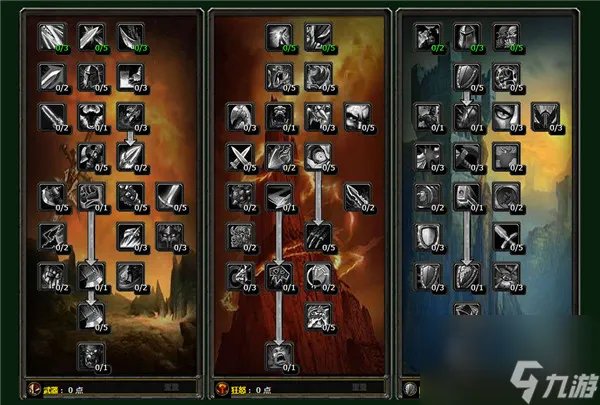Image resolution: width=600 pixels, height=405 pixels.
Task: Learn the crossed-swords Dual Wield Fury talent
Action: pyautogui.click(x=240, y=154)
